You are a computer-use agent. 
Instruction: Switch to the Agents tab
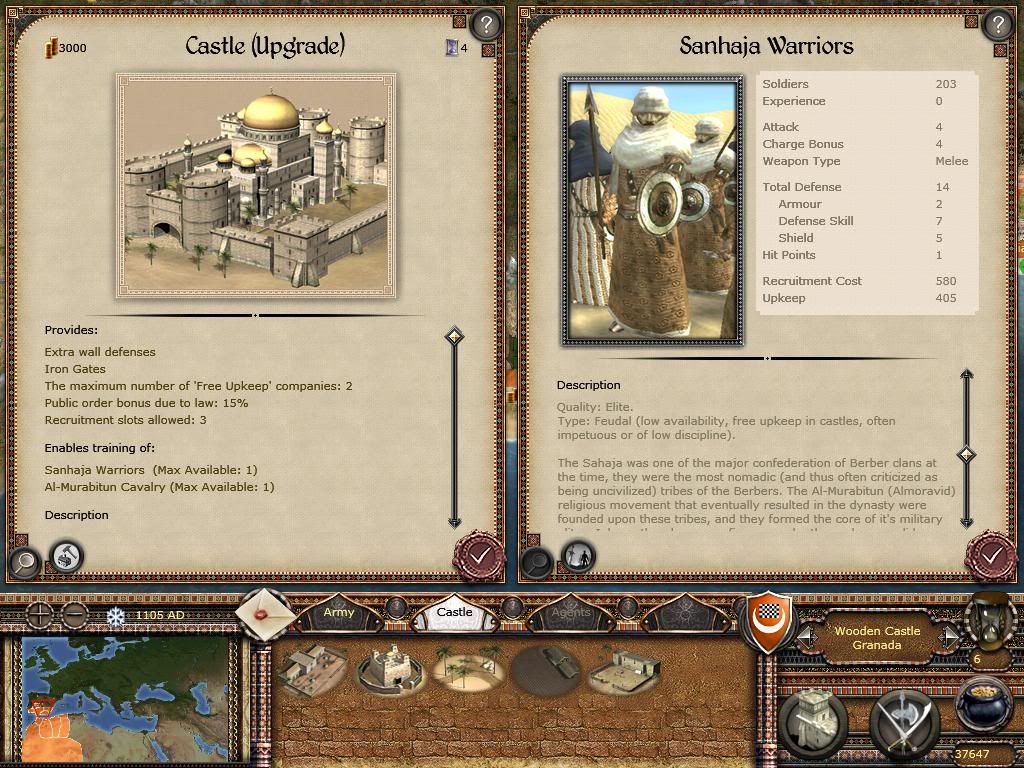click(x=571, y=612)
